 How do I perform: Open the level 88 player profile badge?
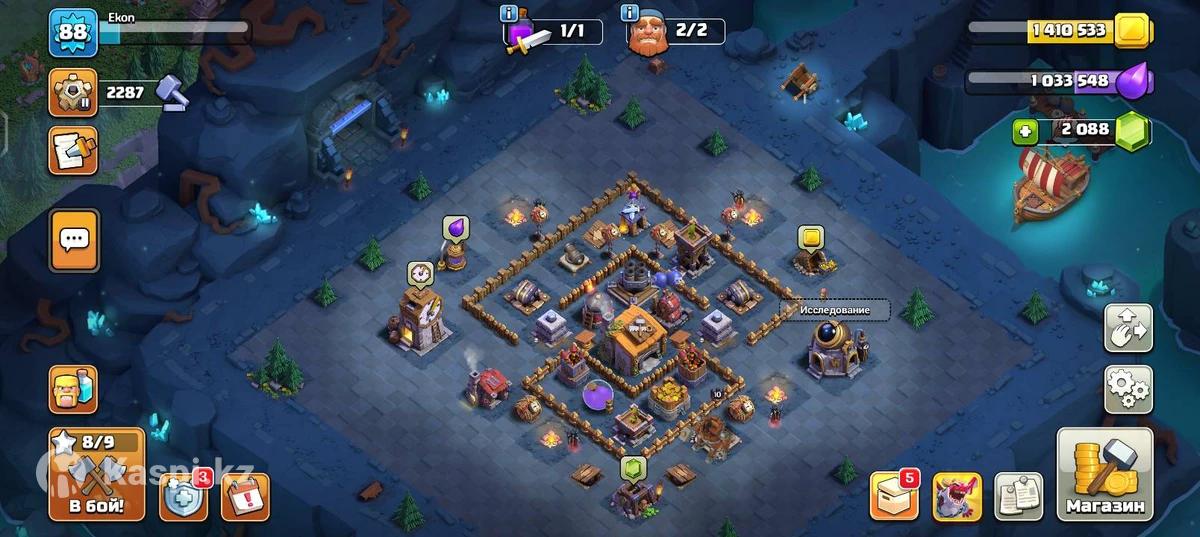click(x=73, y=33)
